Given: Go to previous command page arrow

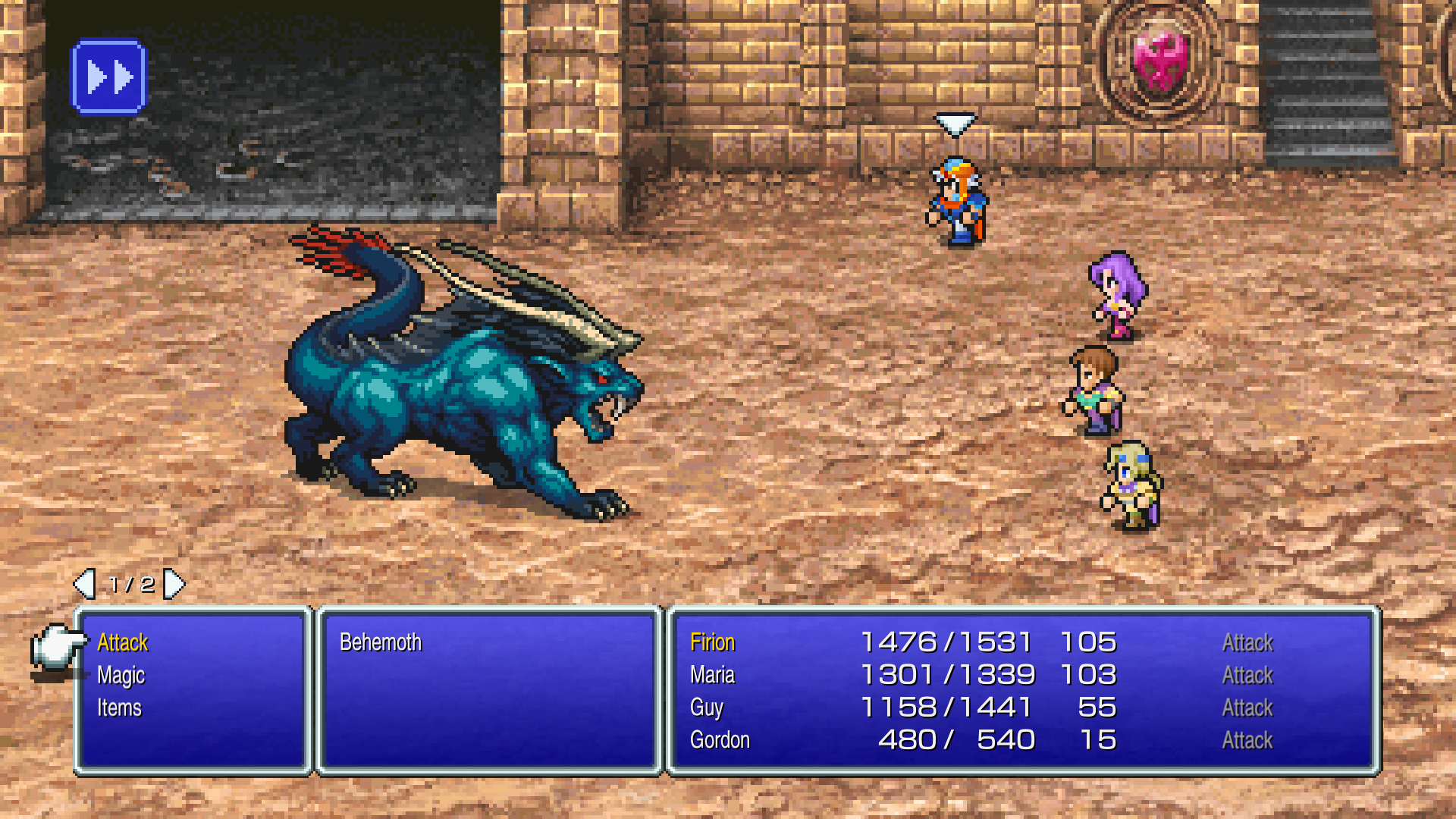Looking at the screenshot, I should [84, 584].
